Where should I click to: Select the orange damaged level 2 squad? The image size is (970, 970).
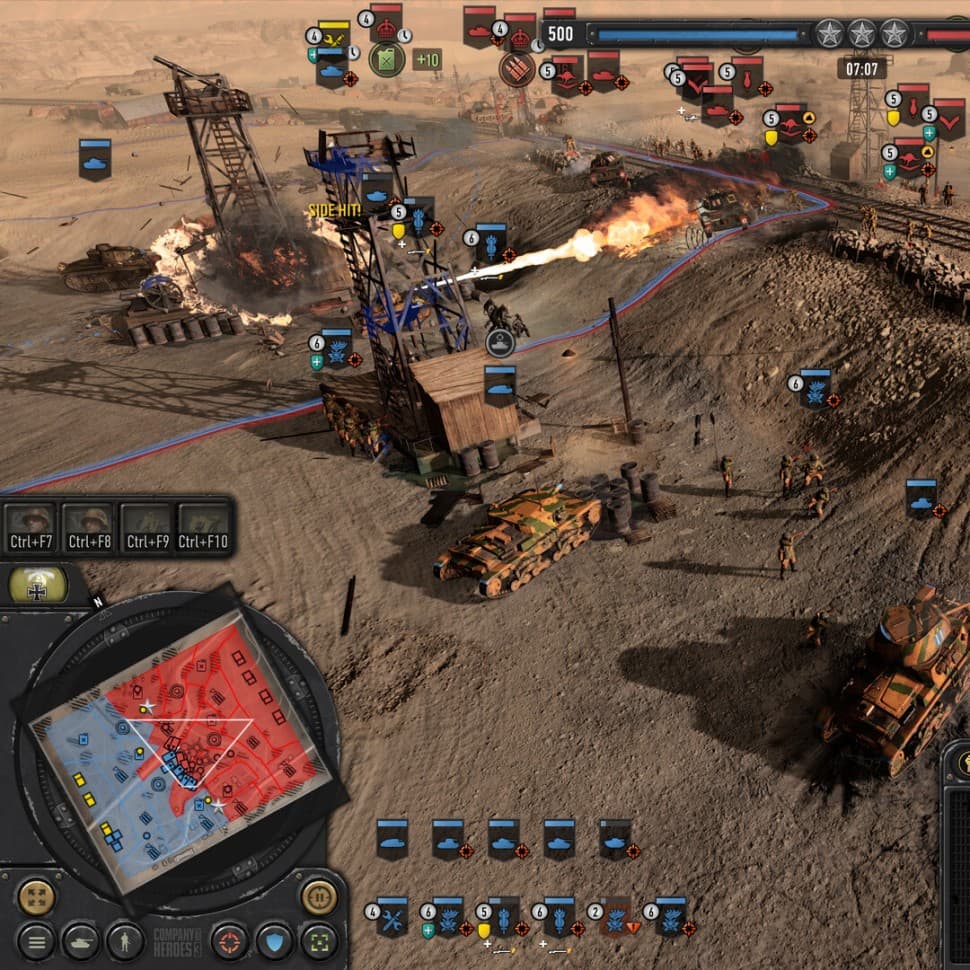pos(615,916)
